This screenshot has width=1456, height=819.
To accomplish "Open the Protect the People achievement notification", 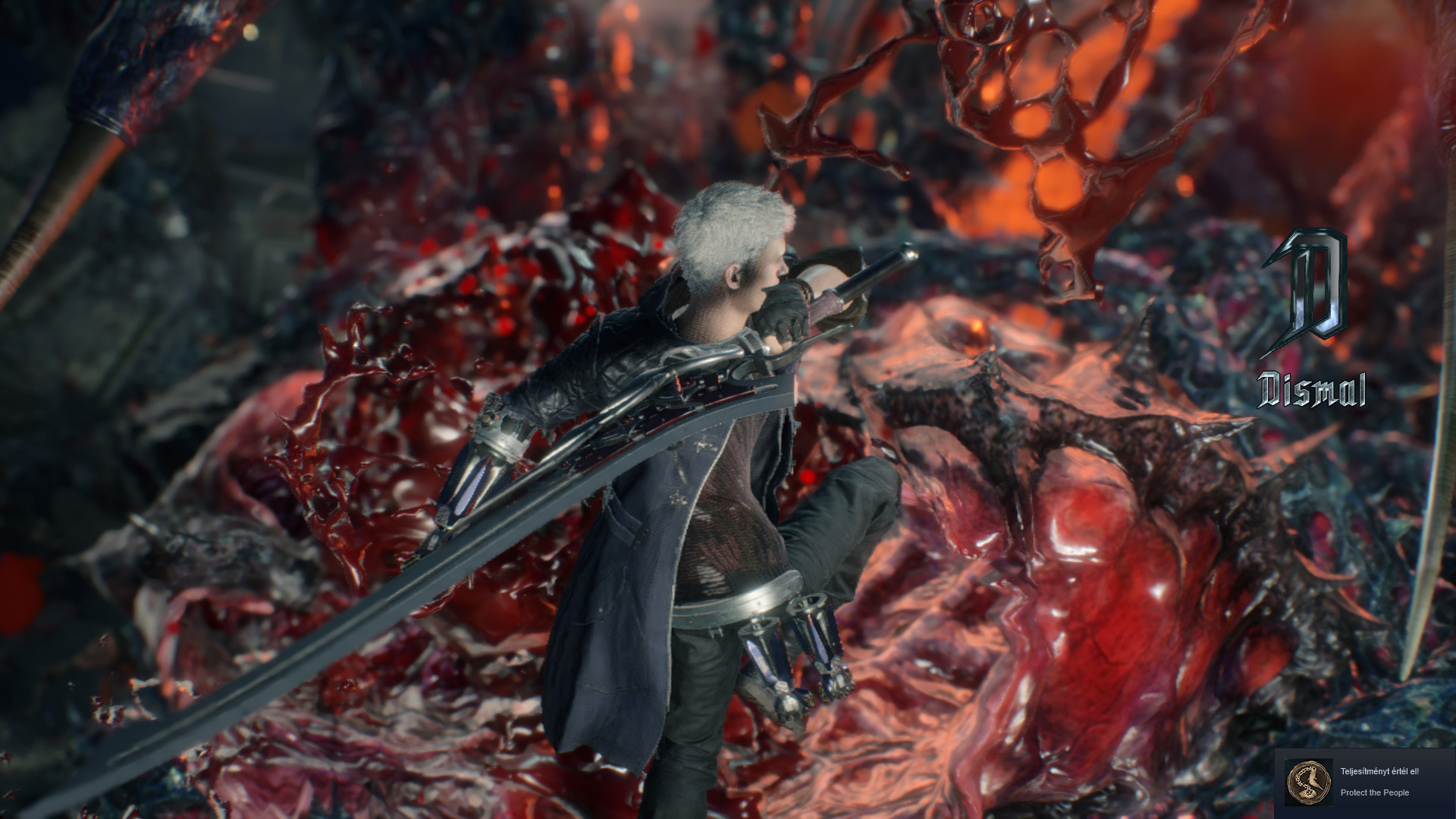I will tap(1364, 783).
